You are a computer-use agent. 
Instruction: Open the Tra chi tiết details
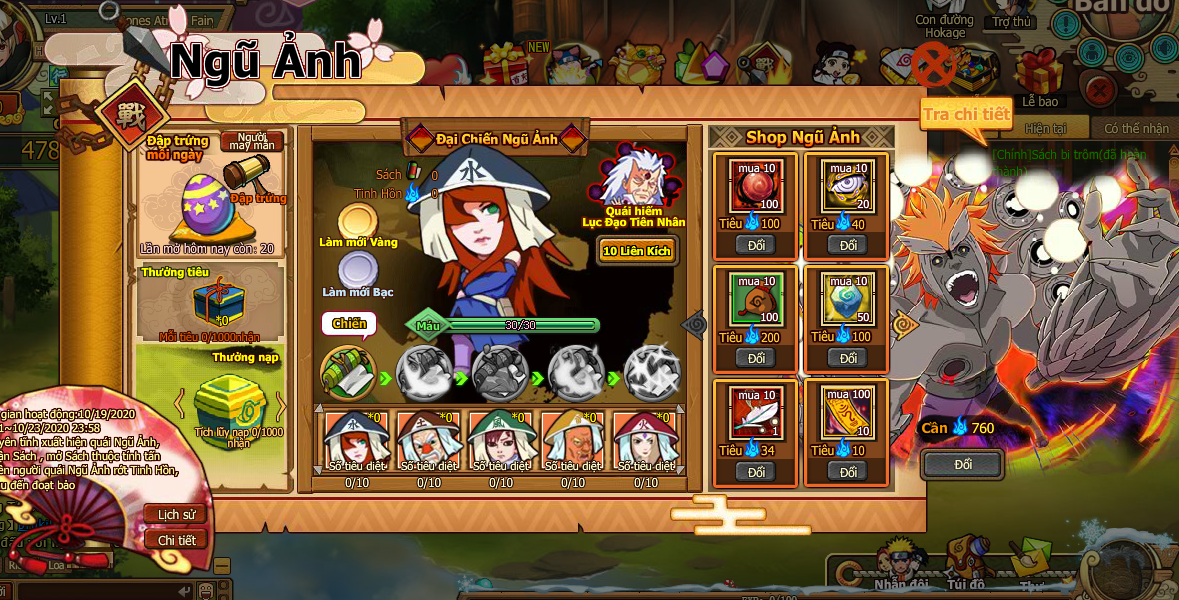point(965,114)
